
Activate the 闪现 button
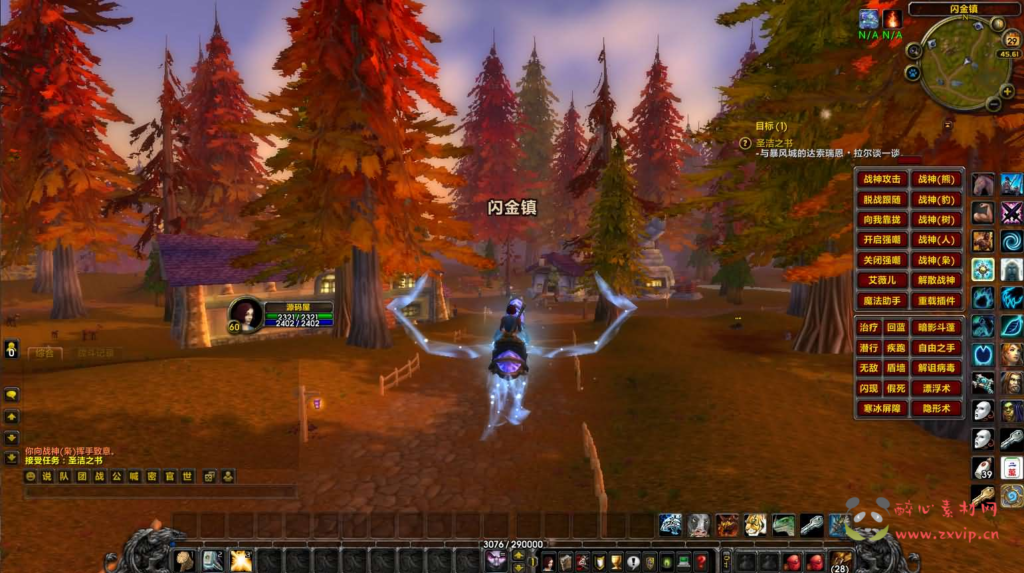coord(869,388)
